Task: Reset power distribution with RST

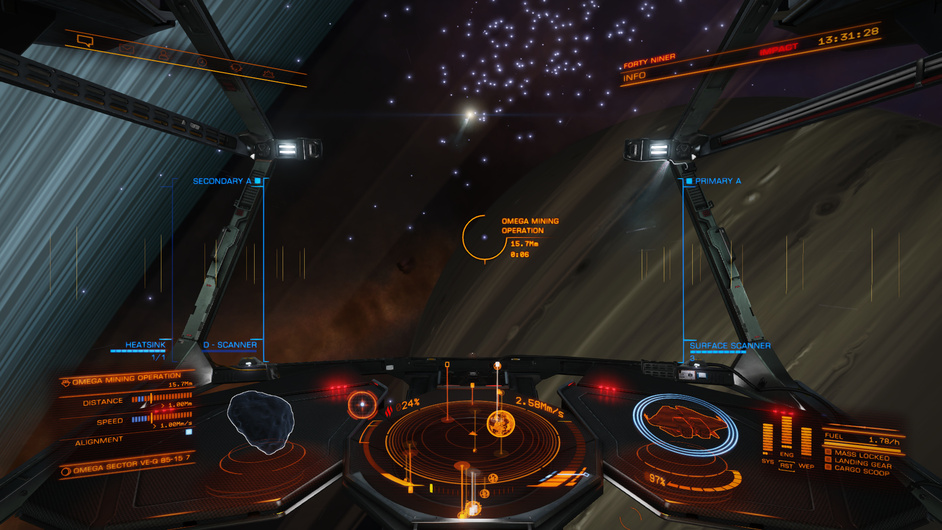Action: click(x=787, y=465)
